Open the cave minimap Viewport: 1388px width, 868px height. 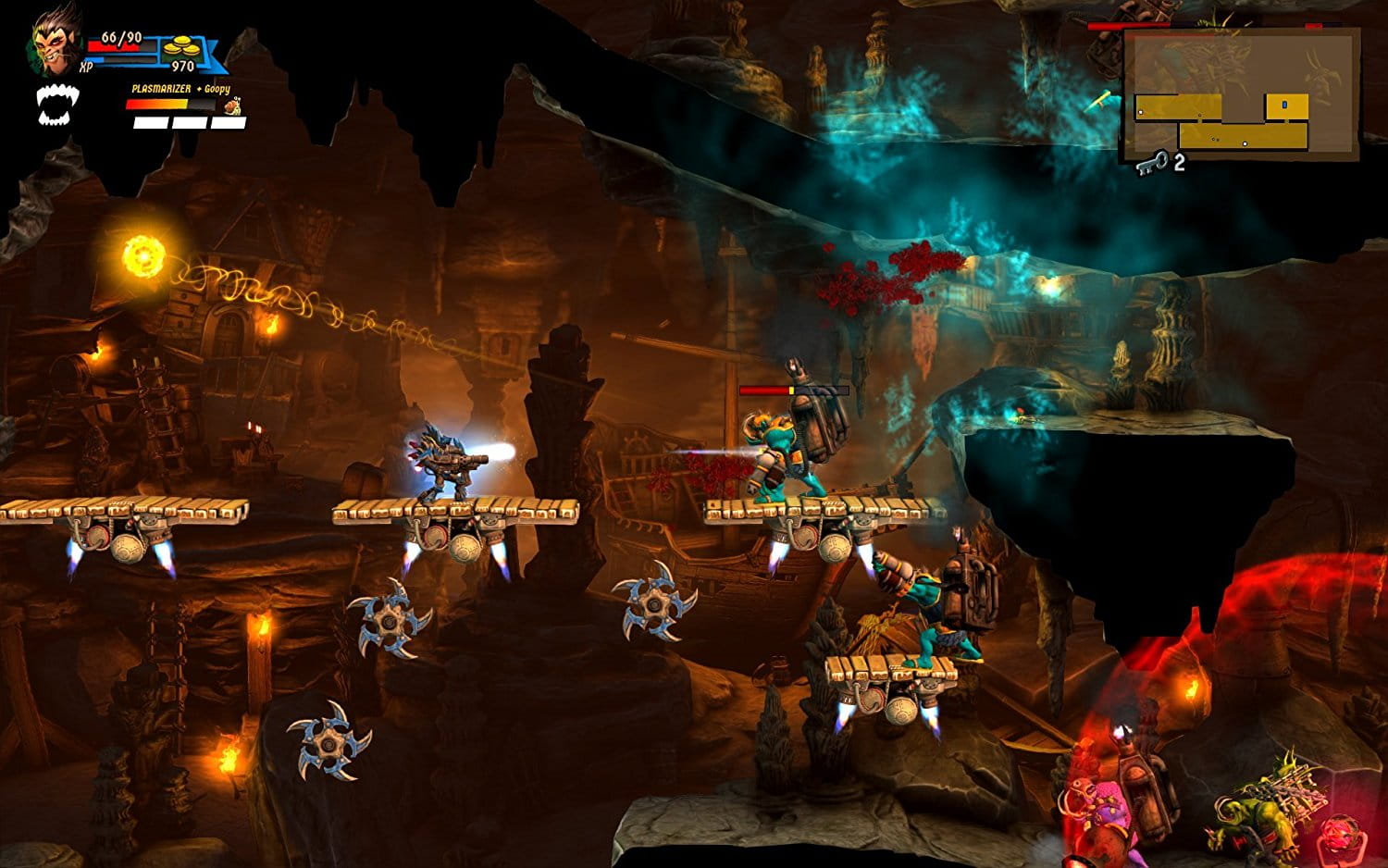tap(1239, 95)
